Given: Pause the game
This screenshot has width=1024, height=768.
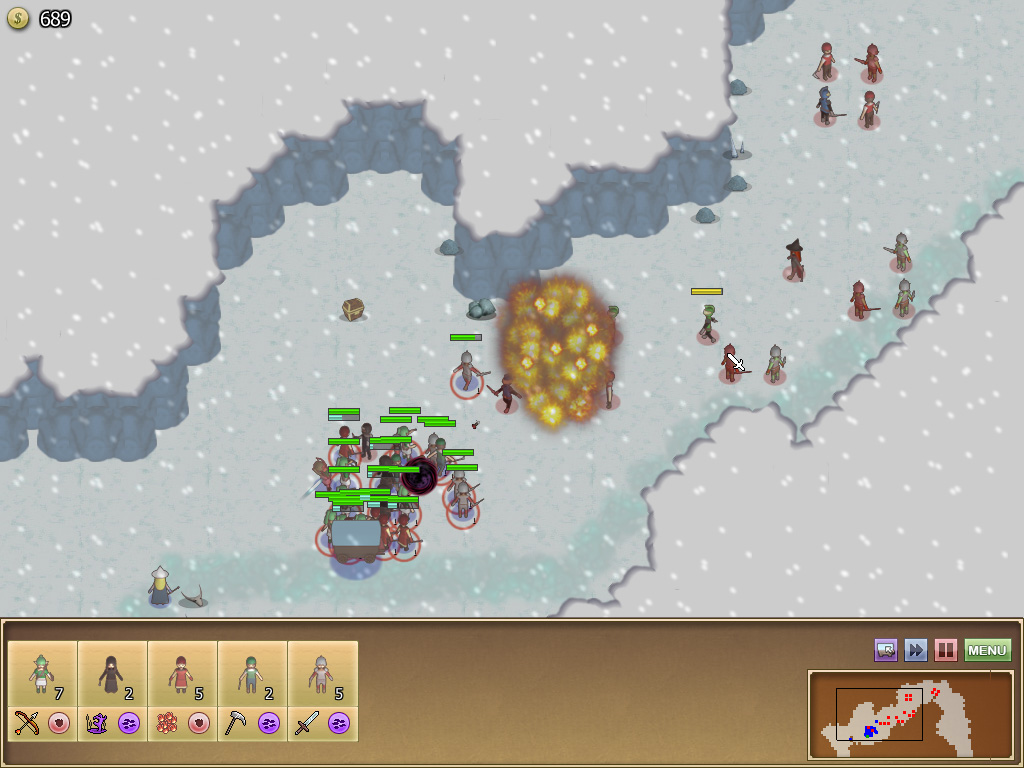Looking at the screenshot, I should point(945,651).
